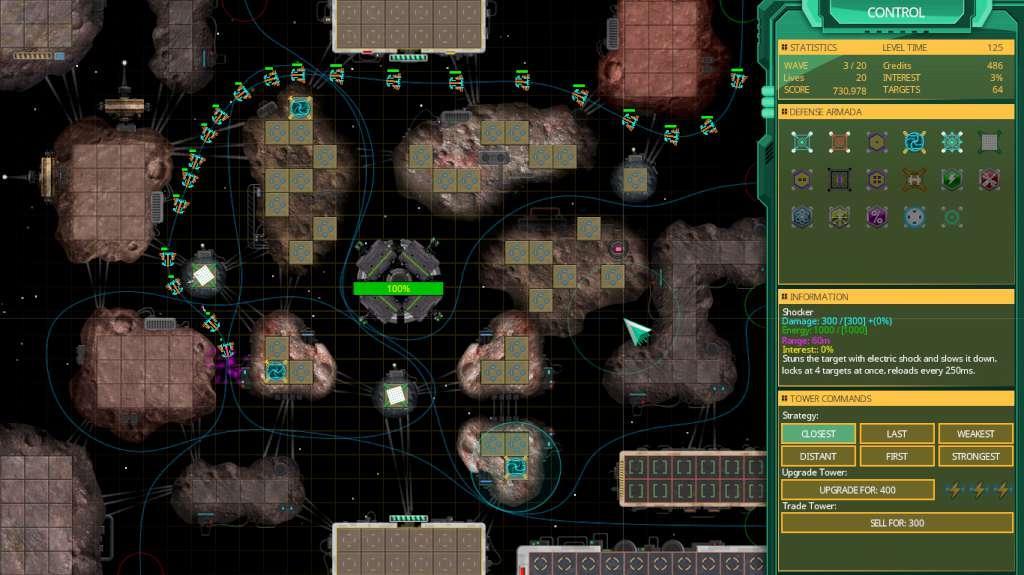Target the Strongest enemies

[975, 457]
